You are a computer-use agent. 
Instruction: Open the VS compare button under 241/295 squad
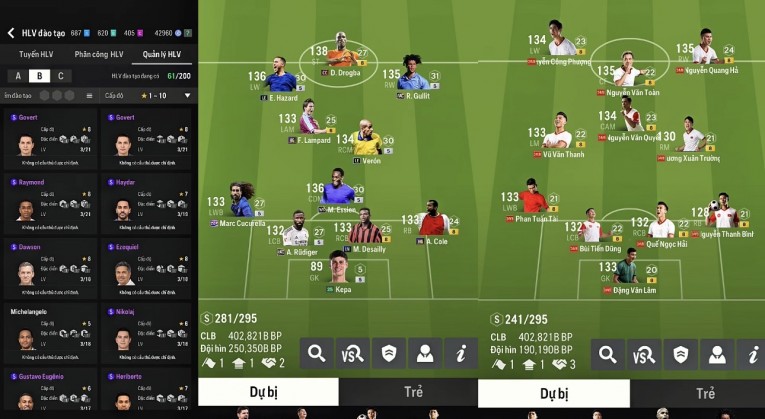[638, 352]
